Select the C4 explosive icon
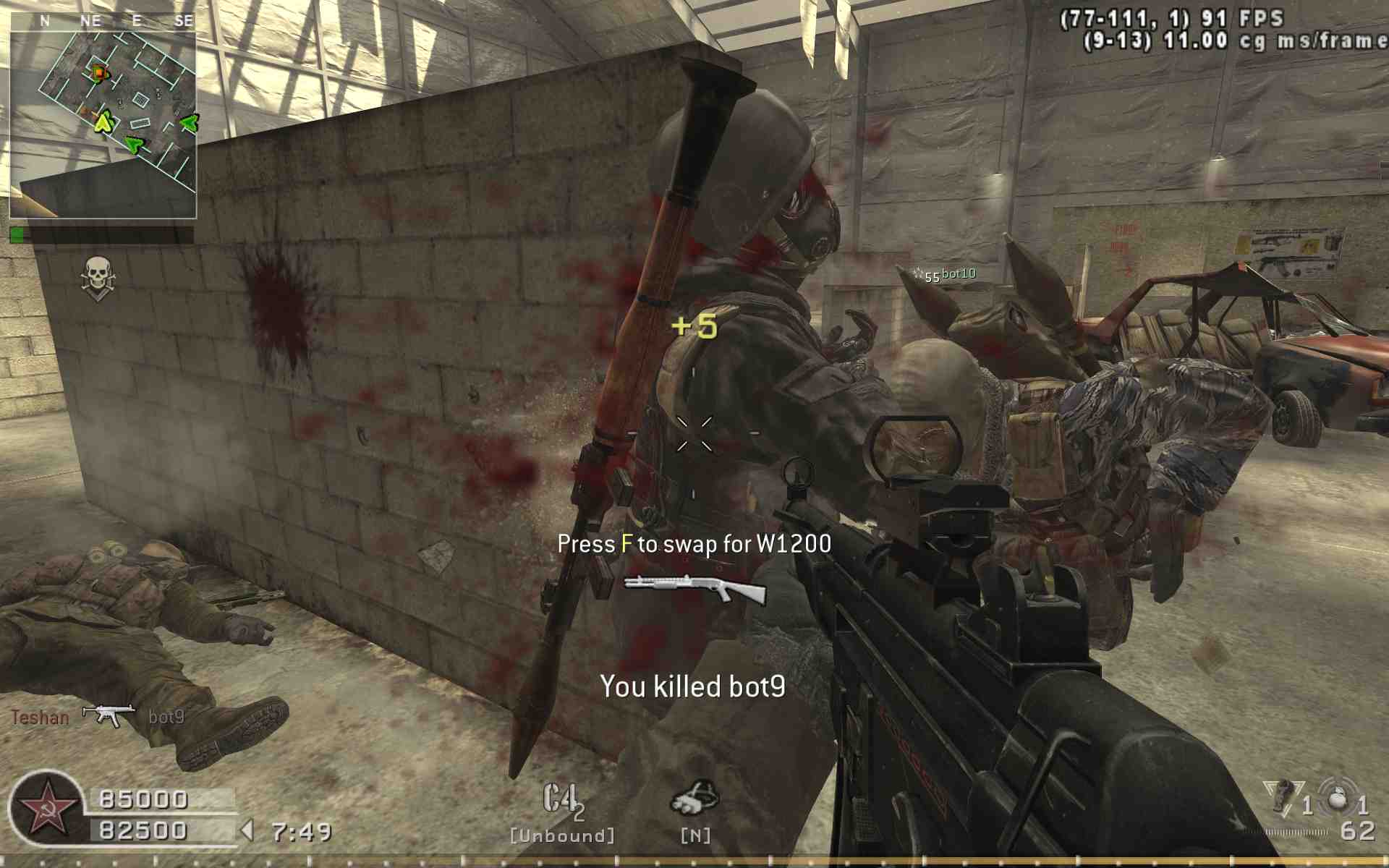The height and width of the screenshot is (868, 1389). click(x=561, y=801)
